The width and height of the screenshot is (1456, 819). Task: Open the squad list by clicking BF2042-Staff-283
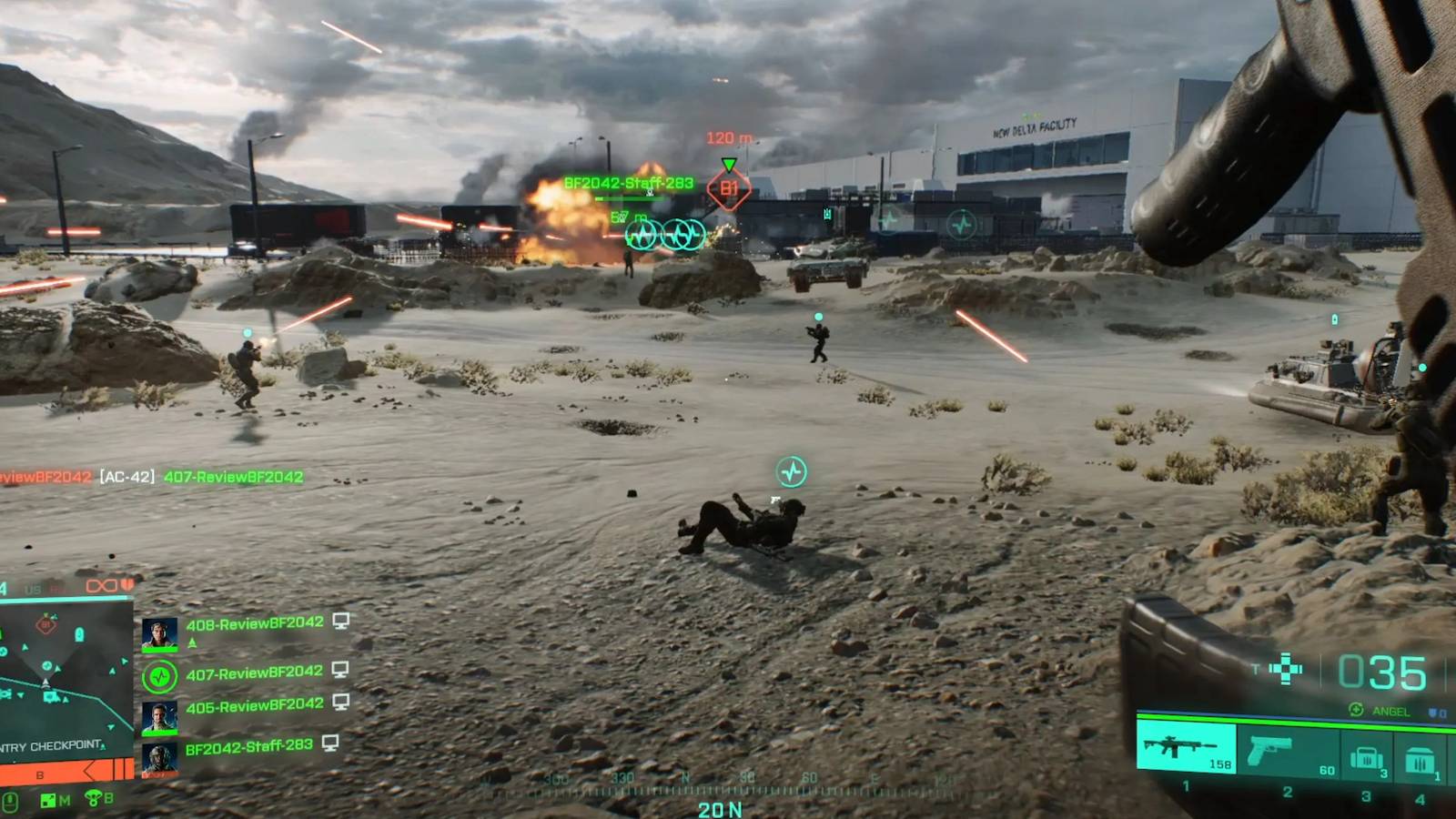pyautogui.click(x=249, y=745)
